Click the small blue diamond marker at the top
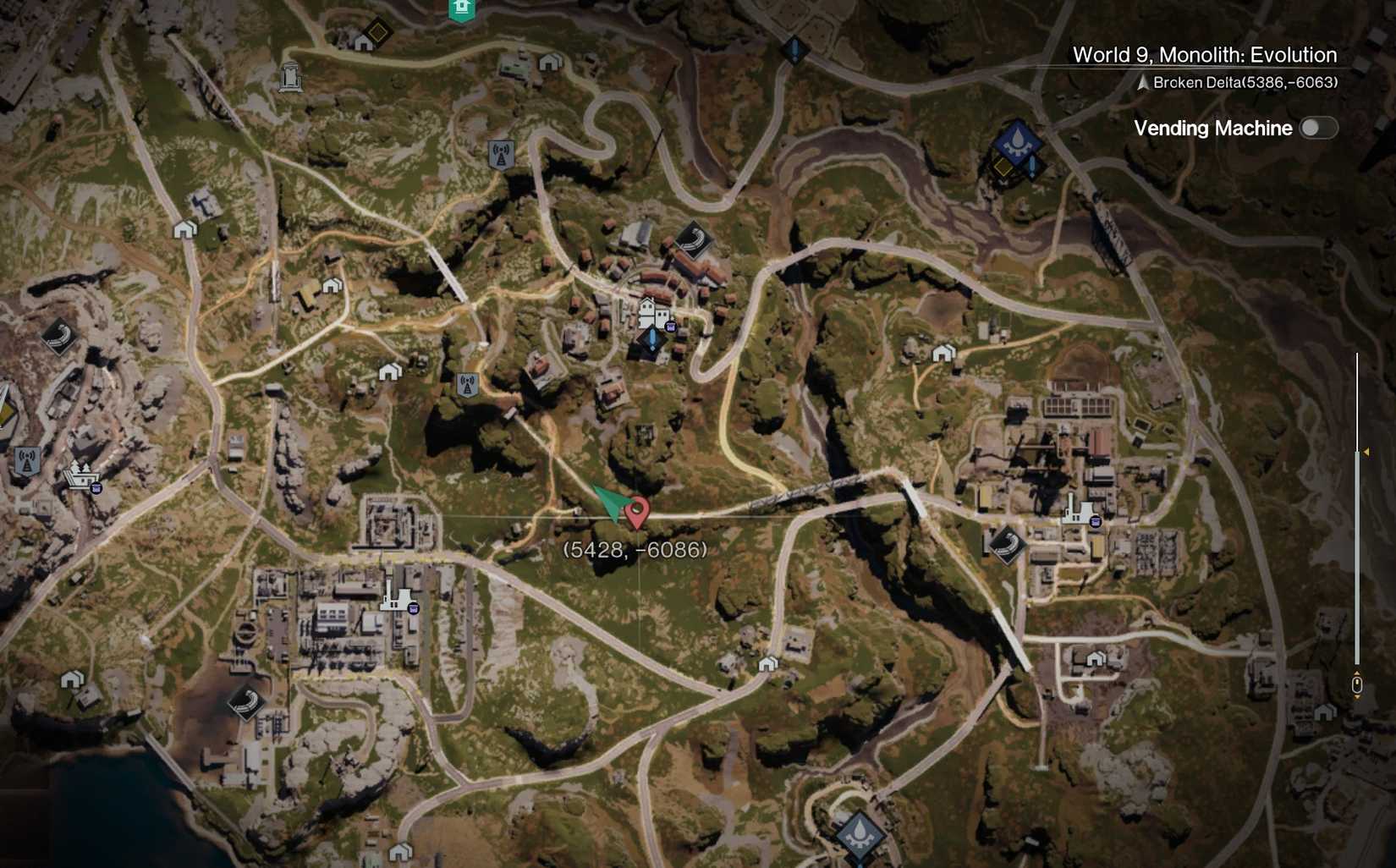Screen dimensions: 1396x868 (794, 49)
